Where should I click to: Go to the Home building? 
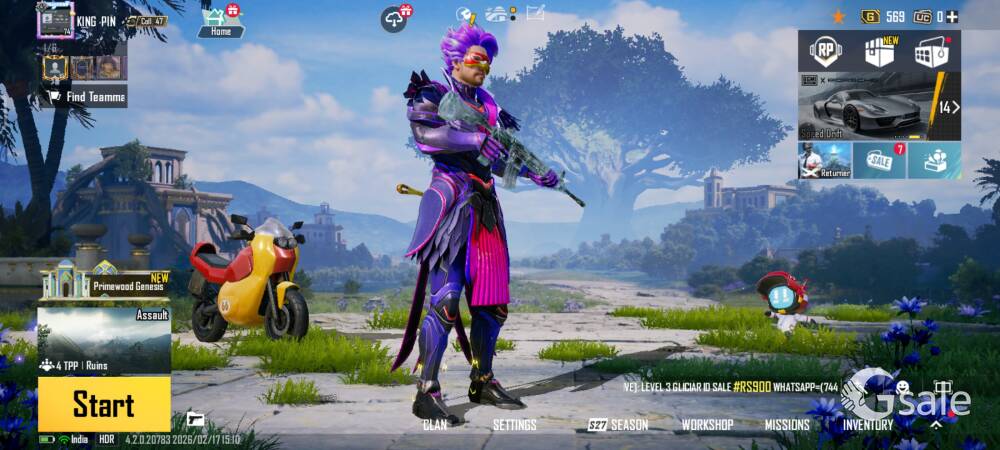(x=221, y=22)
